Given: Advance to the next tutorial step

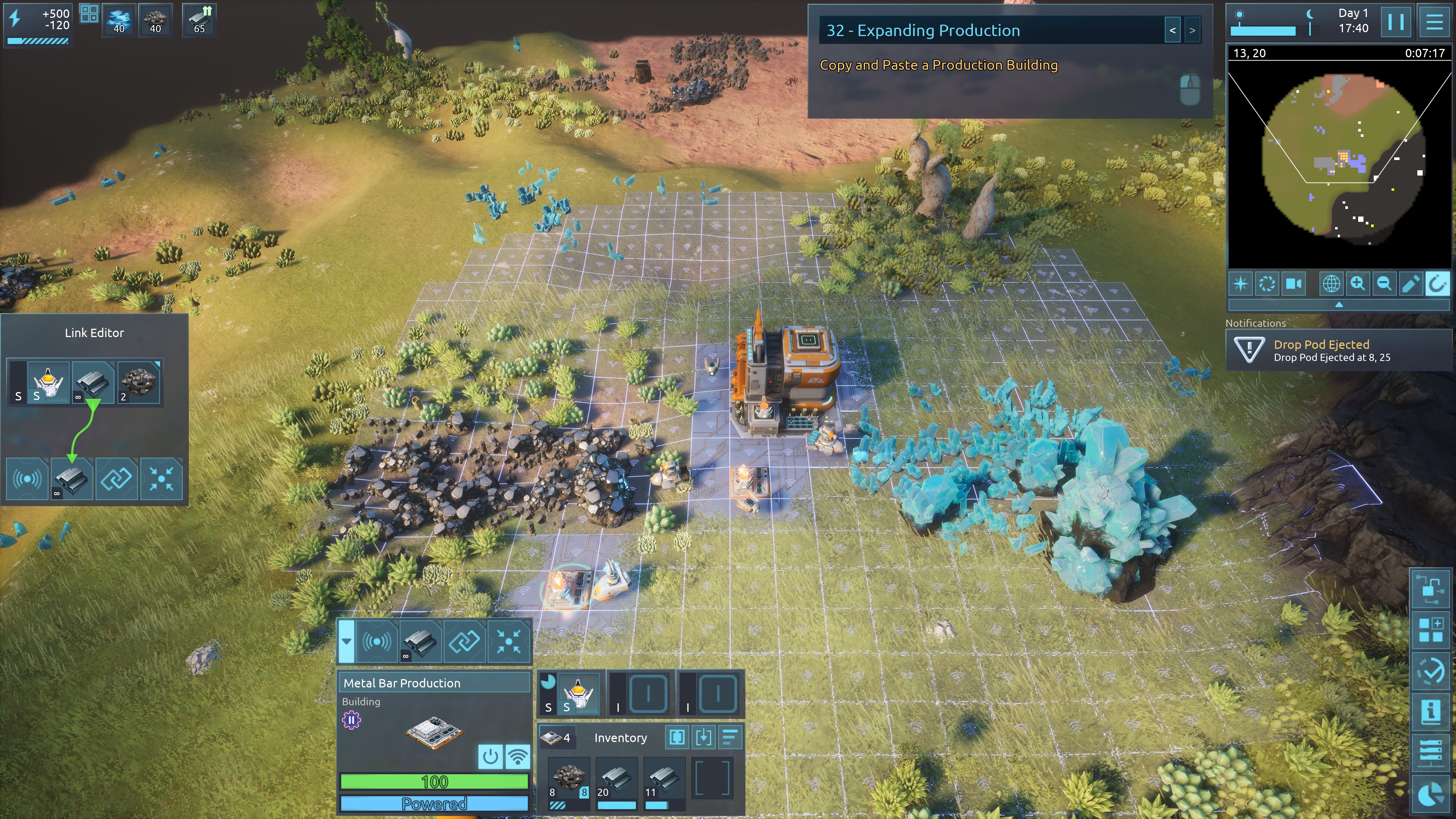Looking at the screenshot, I should pos(1192,30).
